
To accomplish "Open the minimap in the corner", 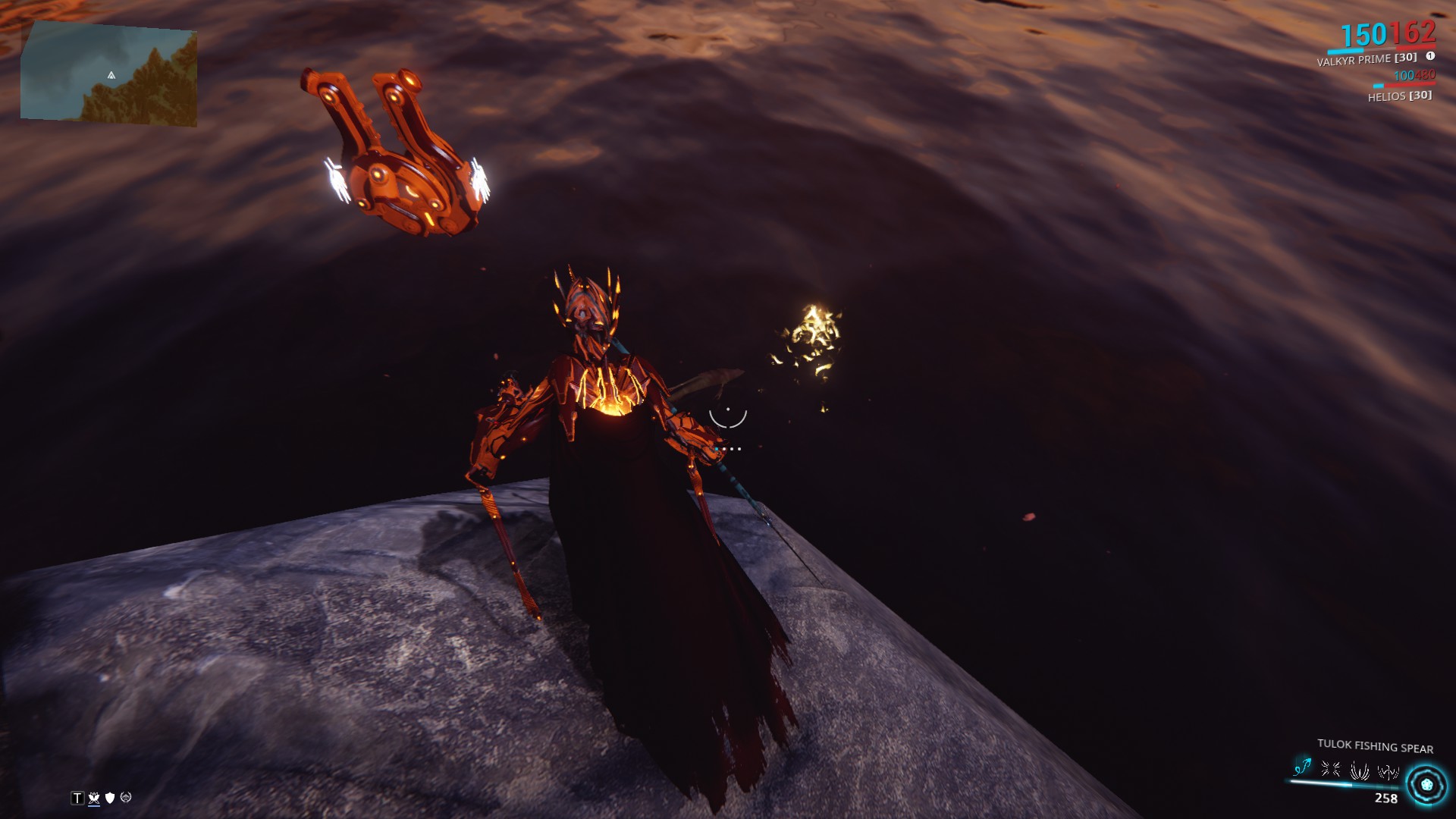I will [x=108, y=74].
